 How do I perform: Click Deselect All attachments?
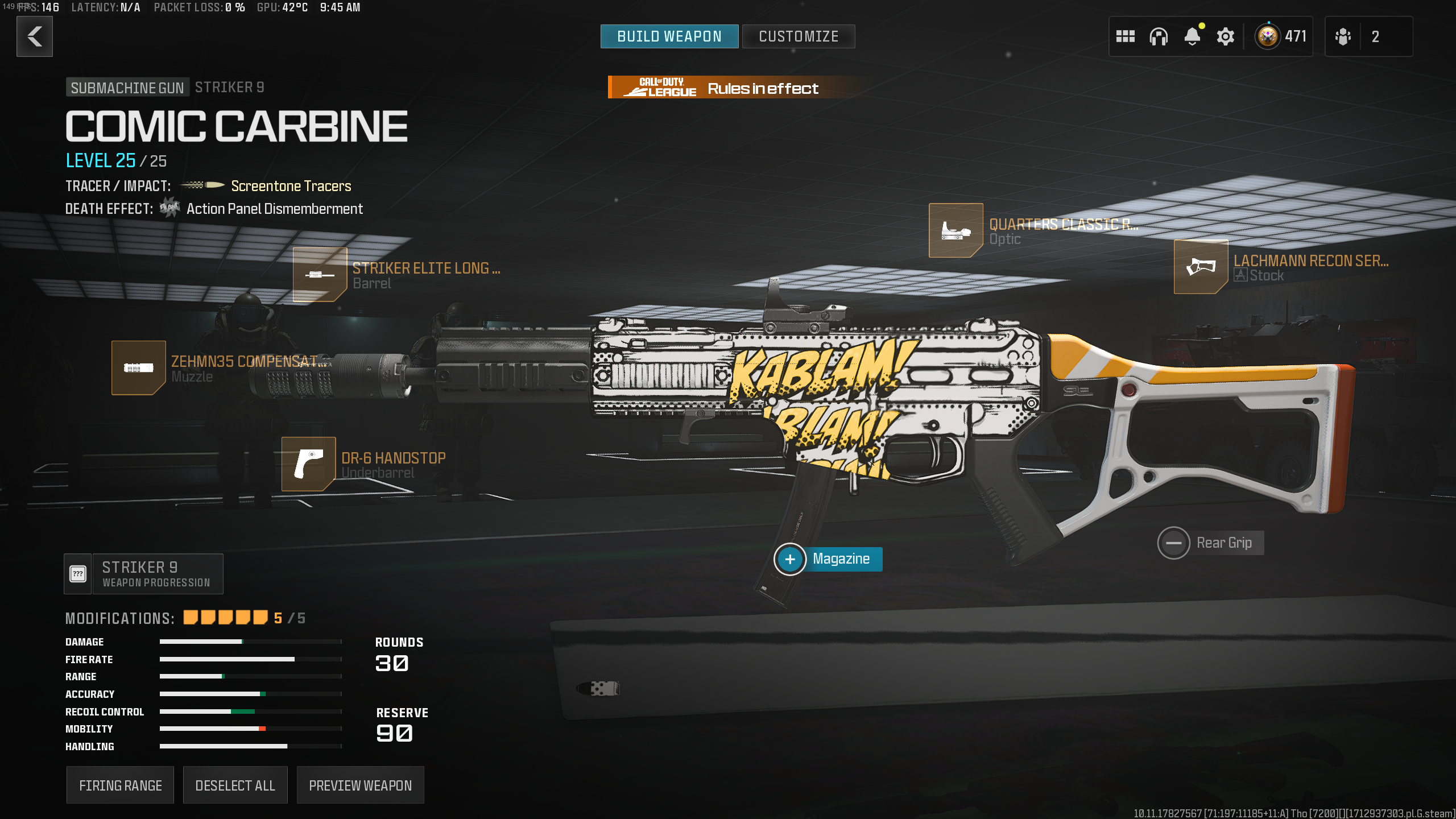tap(235, 785)
